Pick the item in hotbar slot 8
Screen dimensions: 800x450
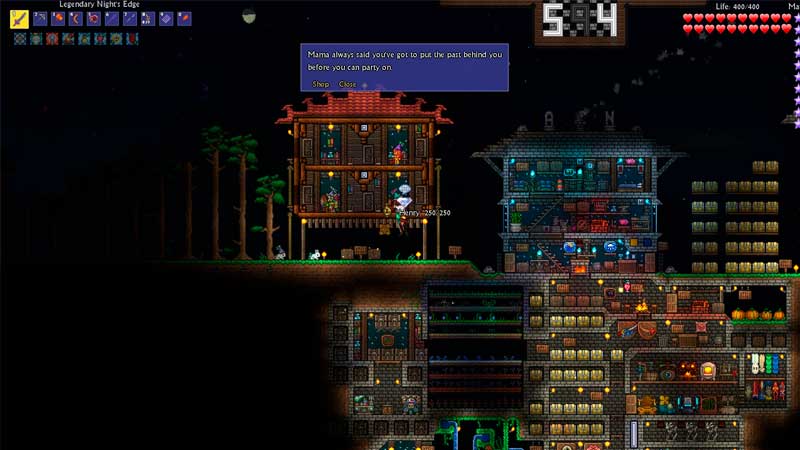[148, 19]
